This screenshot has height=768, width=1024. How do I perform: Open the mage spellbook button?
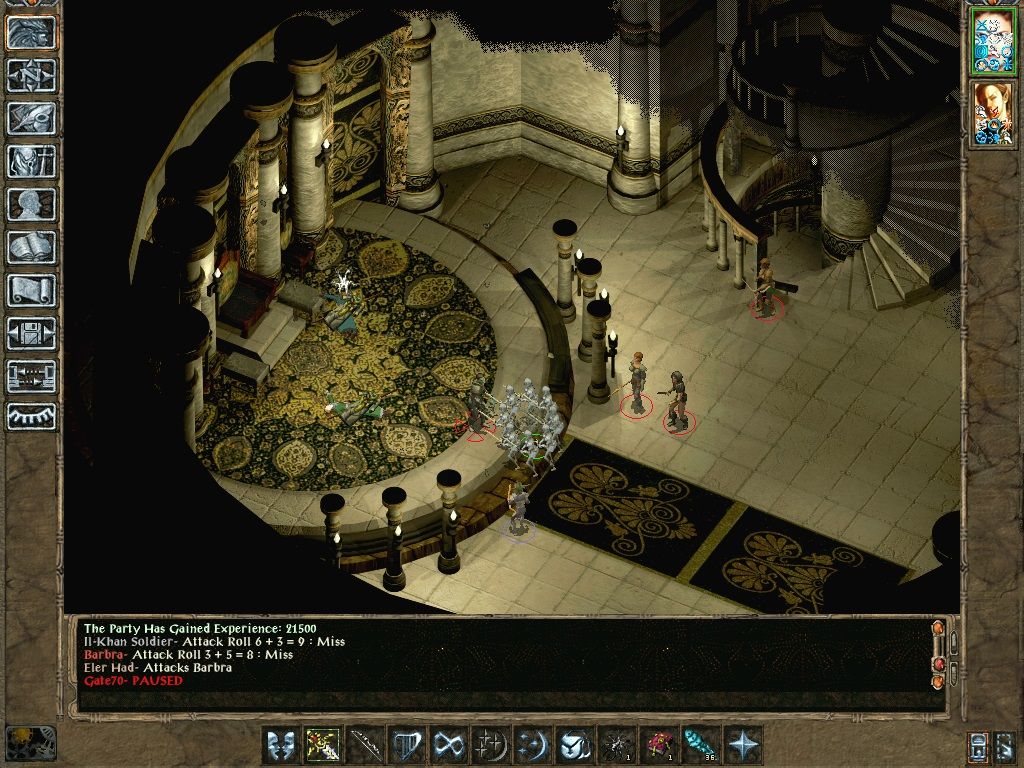tap(31, 247)
